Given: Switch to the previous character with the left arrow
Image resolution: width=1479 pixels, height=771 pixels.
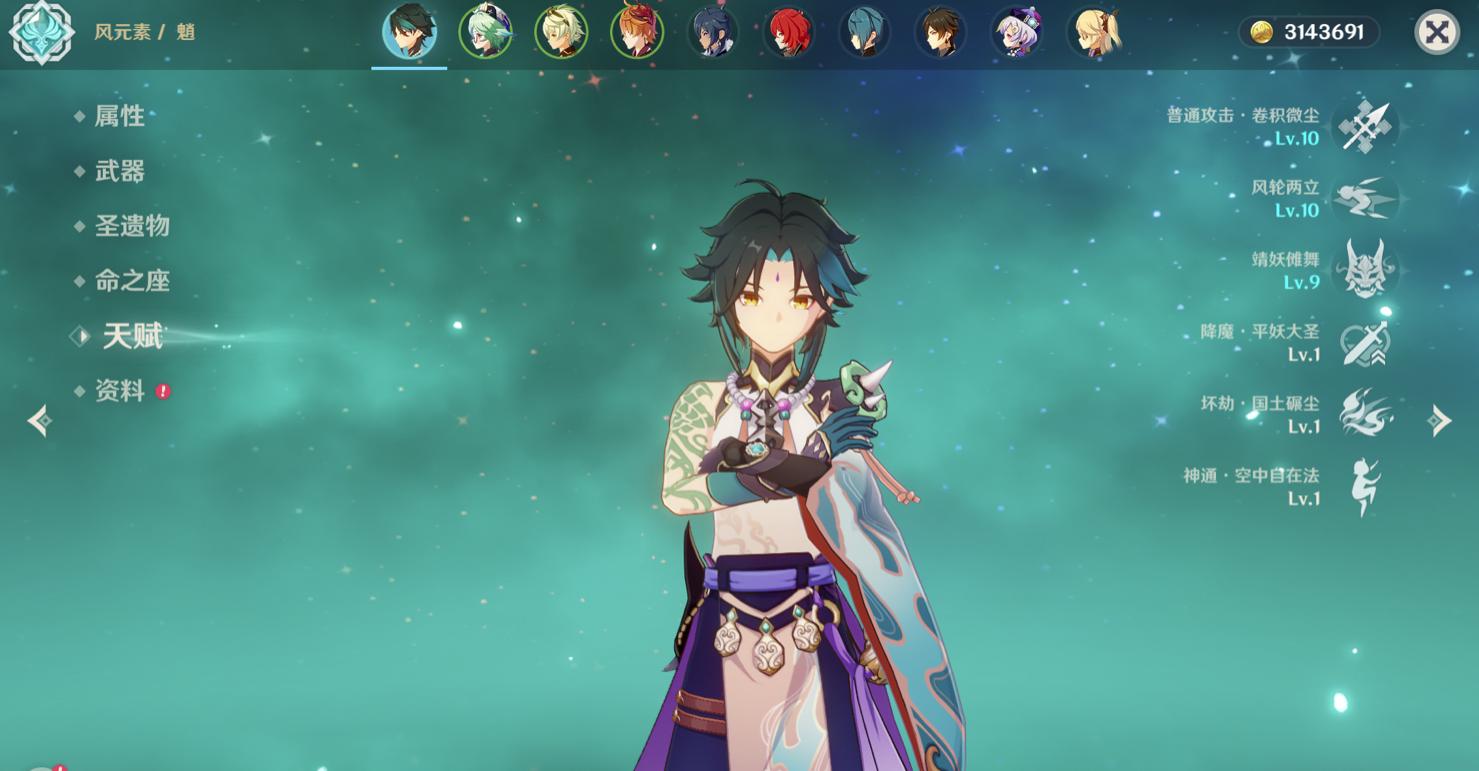Looking at the screenshot, I should [40, 421].
